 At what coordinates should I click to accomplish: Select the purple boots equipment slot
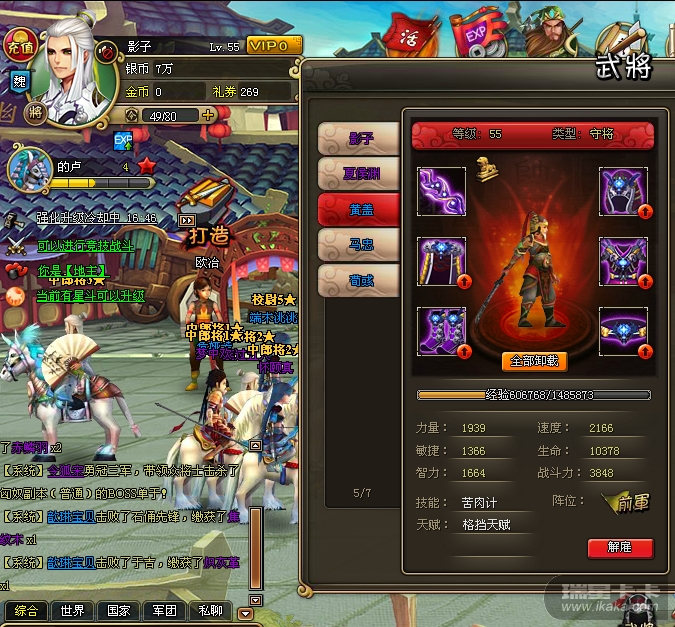pos(441,331)
